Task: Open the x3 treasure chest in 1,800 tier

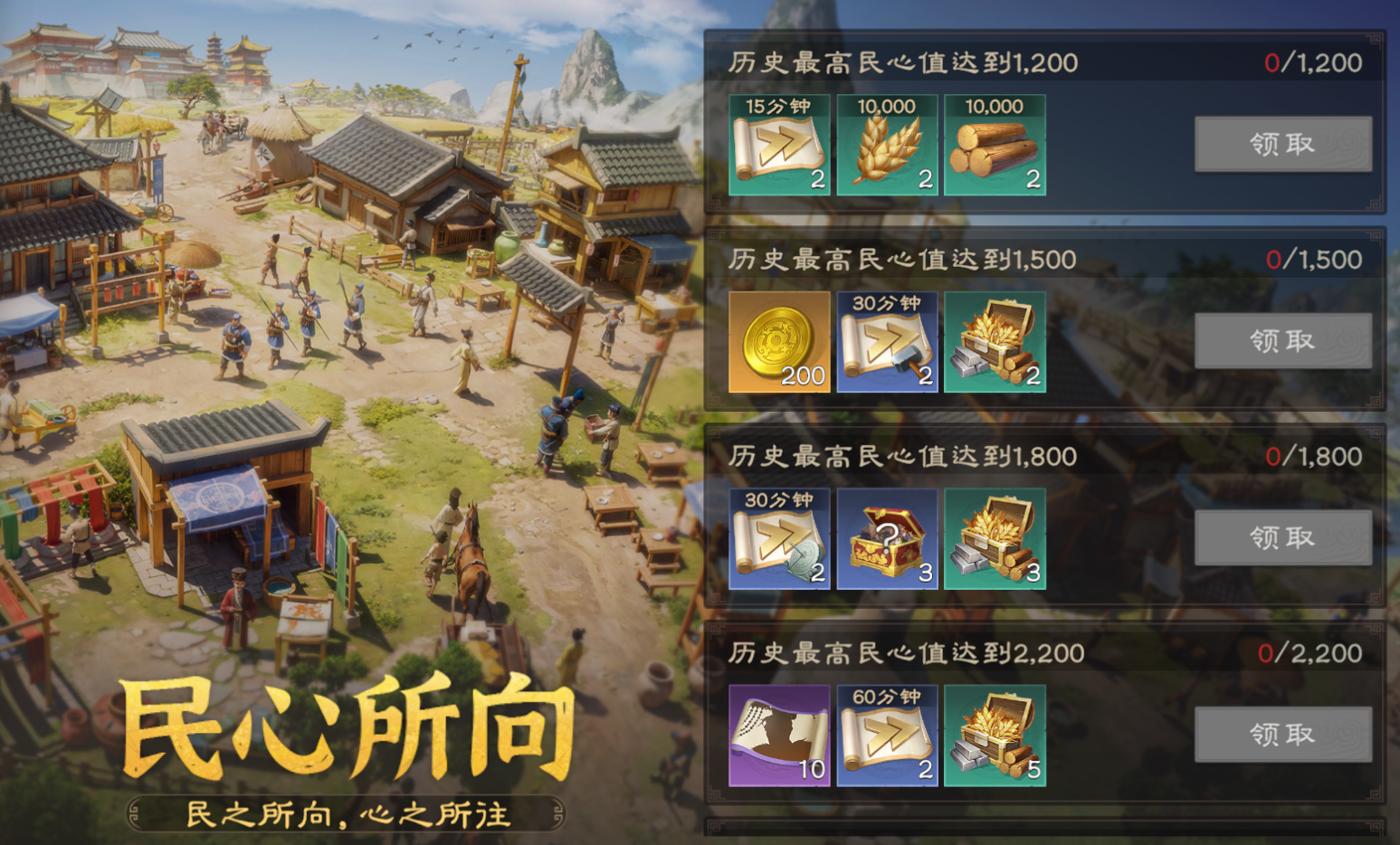Action: pos(995,539)
